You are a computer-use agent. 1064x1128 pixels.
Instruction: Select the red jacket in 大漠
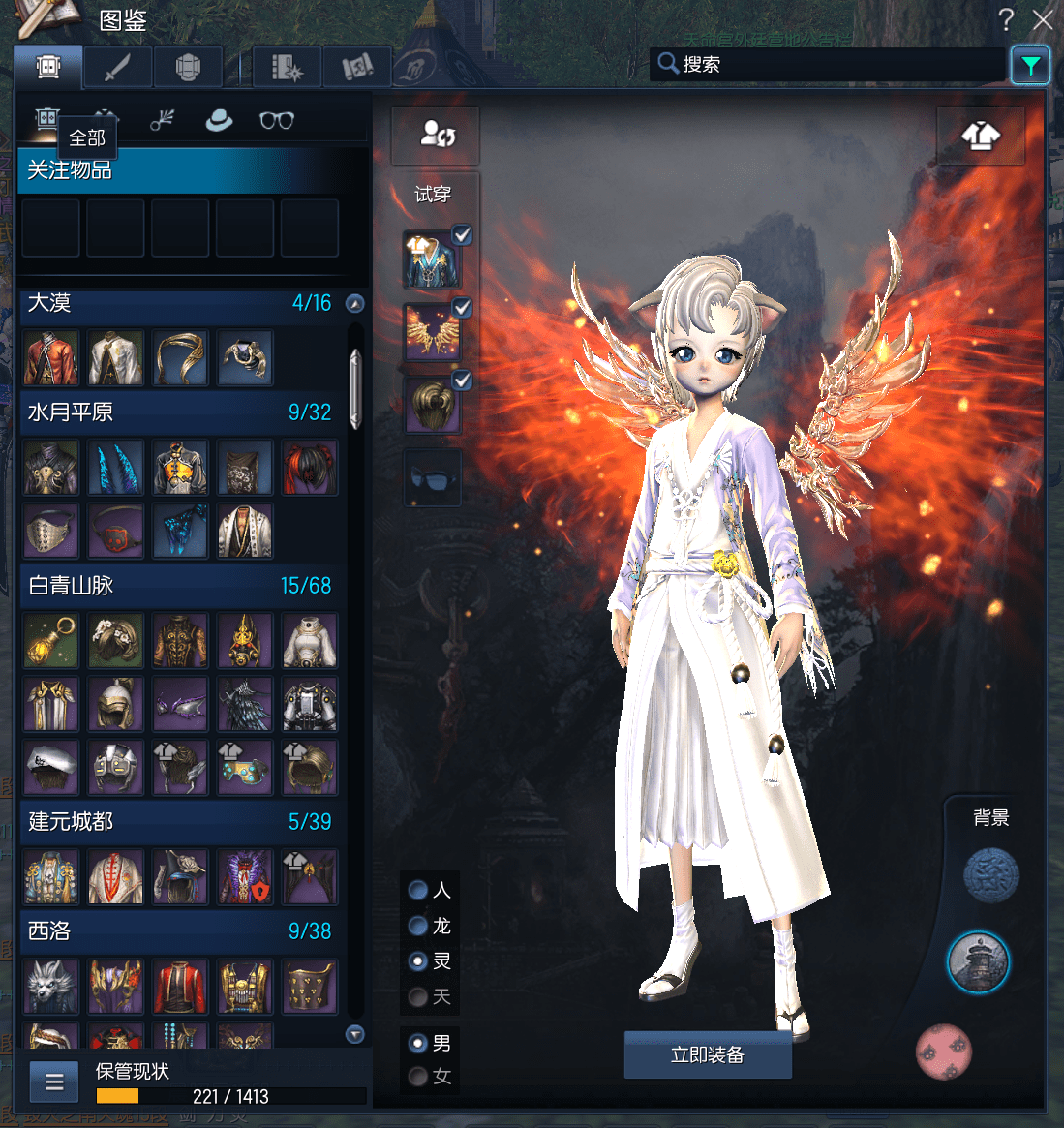pos(51,357)
